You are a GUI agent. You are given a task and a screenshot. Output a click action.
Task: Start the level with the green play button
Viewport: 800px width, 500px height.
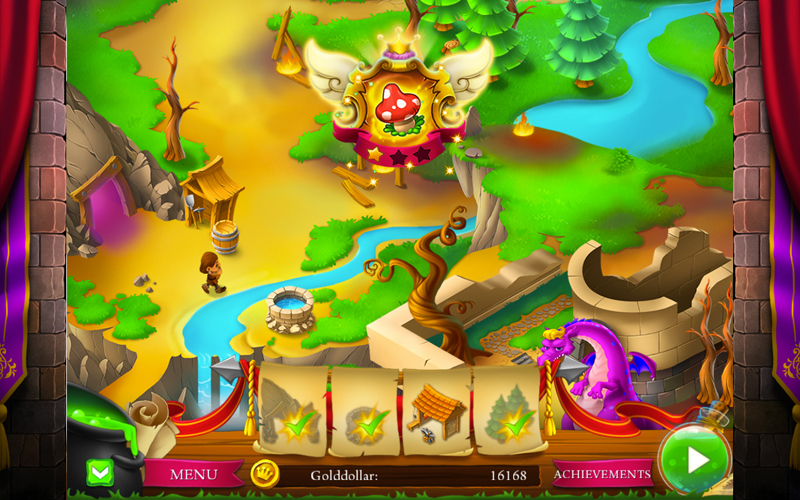(x=695, y=460)
